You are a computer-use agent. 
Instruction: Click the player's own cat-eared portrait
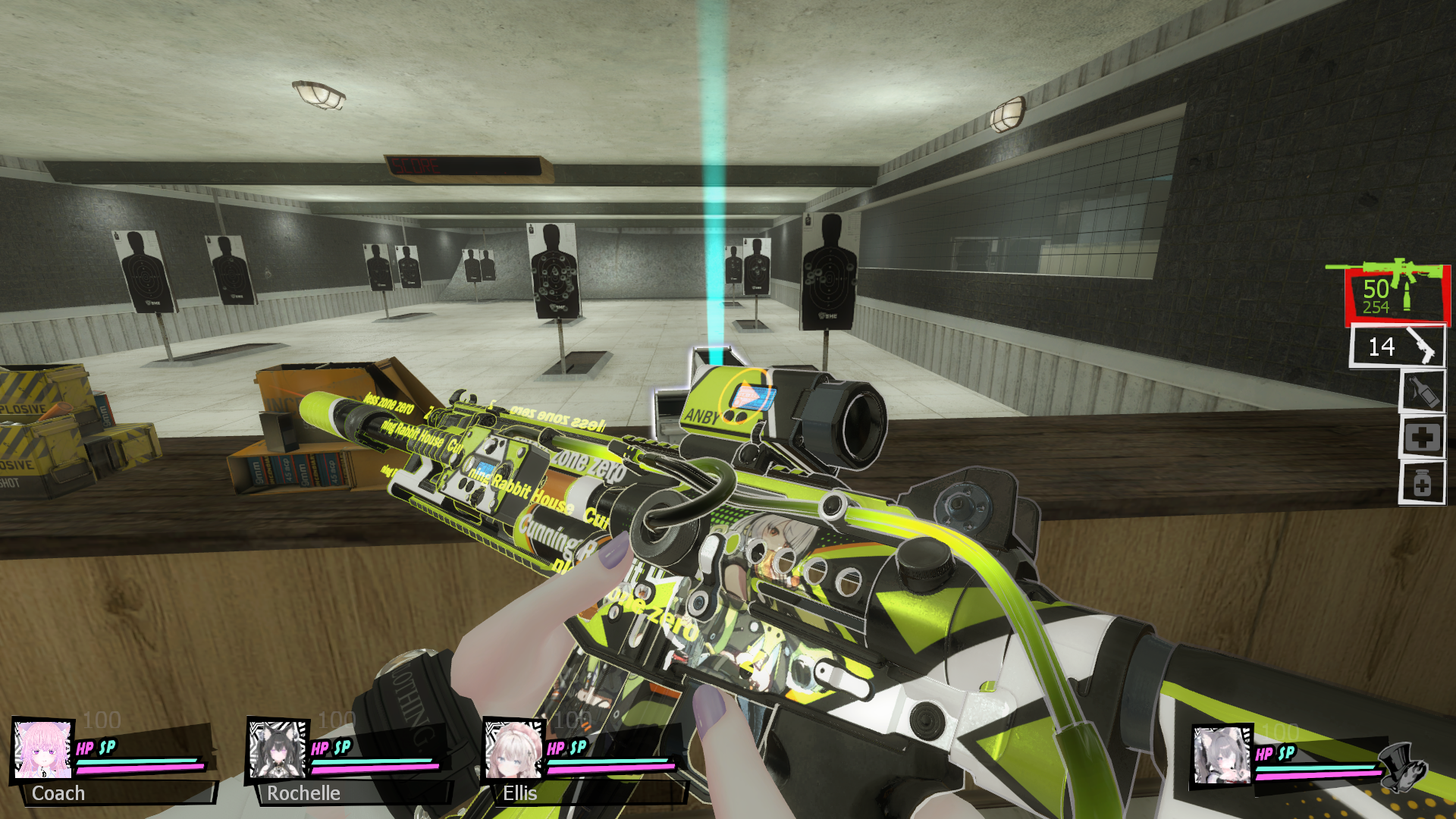(x=1221, y=755)
